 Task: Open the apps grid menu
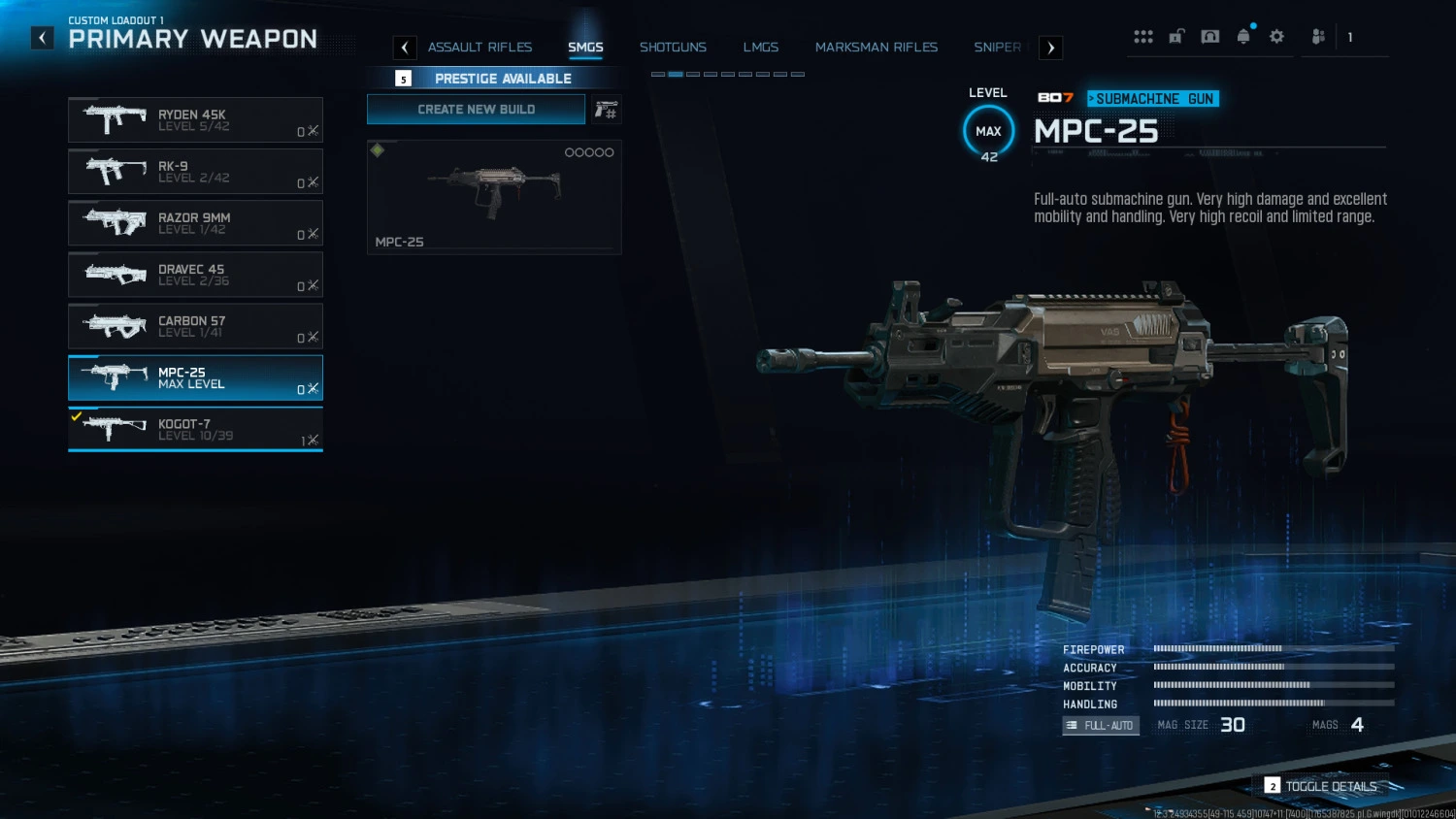(1143, 36)
